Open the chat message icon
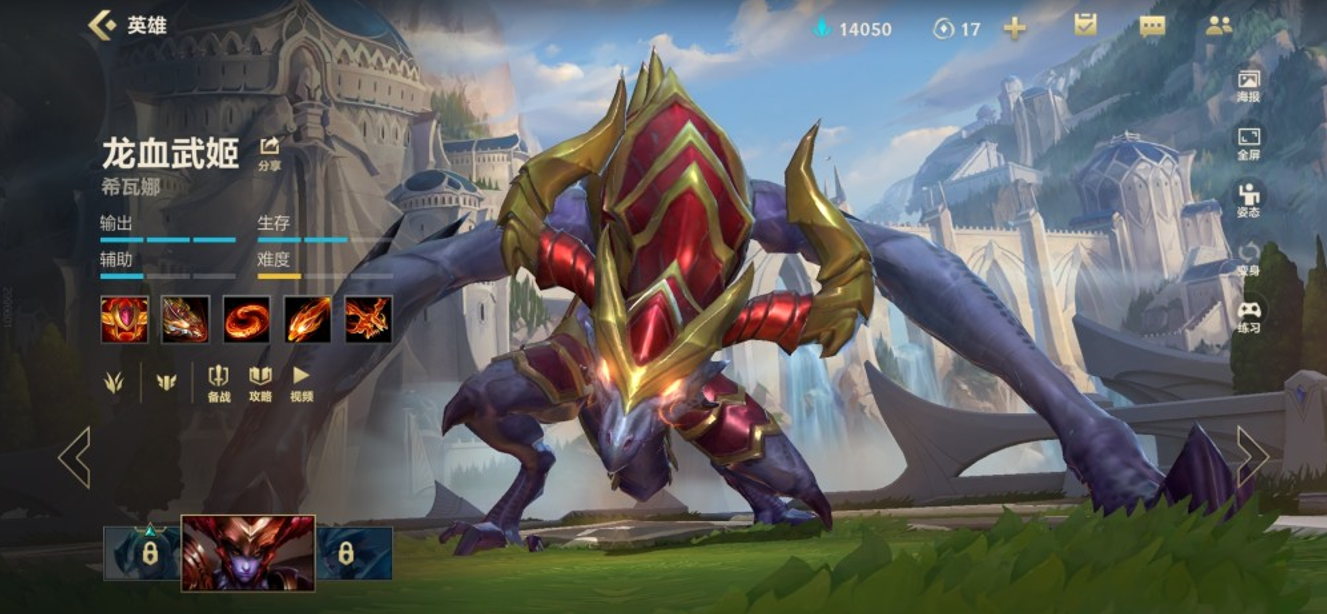This screenshot has width=1327, height=614. (1152, 27)
